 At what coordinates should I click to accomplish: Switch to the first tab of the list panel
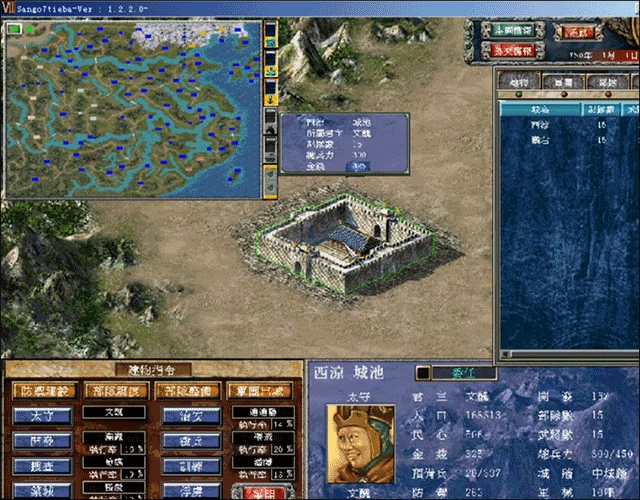coord(518,81)
